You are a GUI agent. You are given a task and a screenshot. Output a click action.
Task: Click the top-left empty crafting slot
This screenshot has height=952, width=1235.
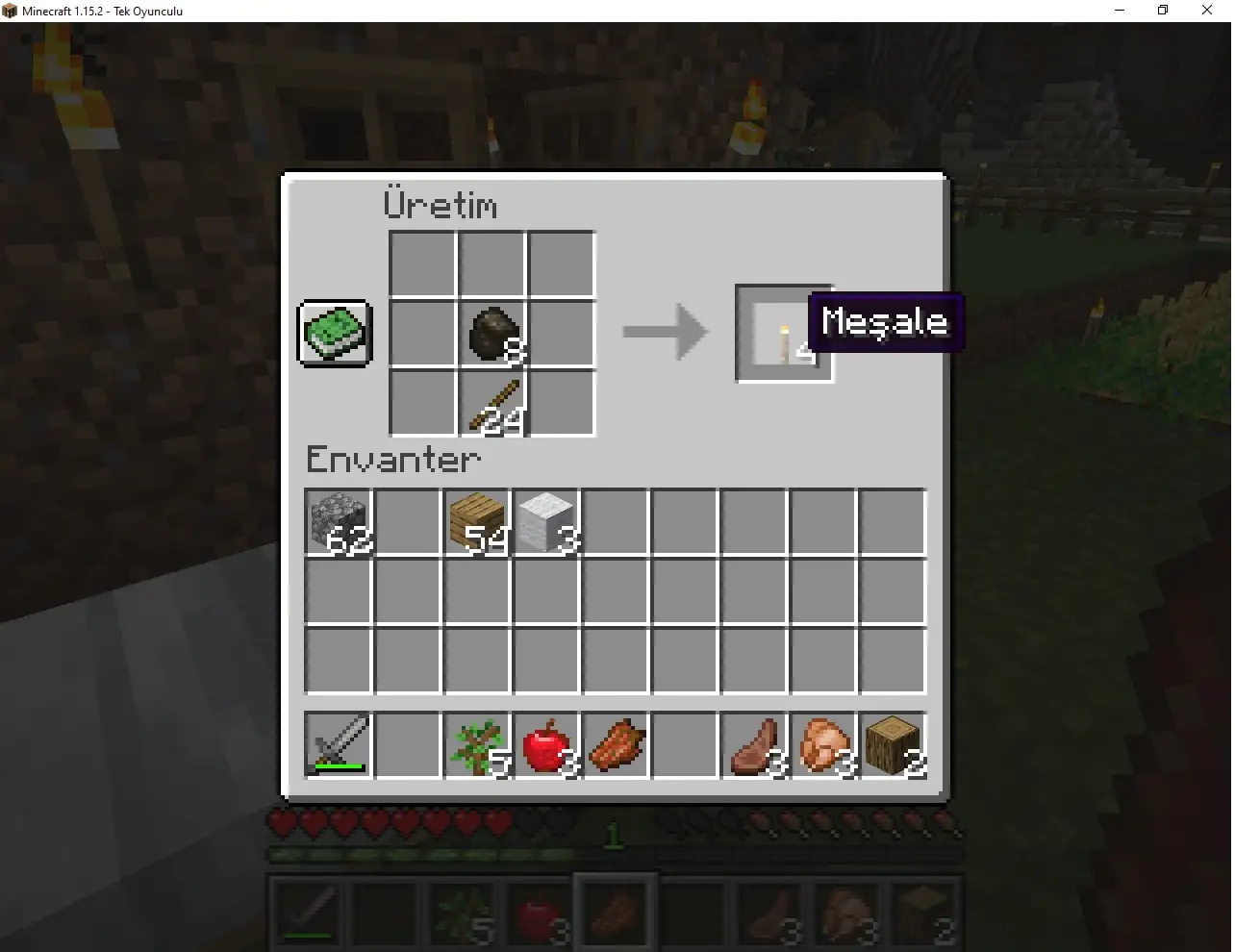[x=422, y=263]
